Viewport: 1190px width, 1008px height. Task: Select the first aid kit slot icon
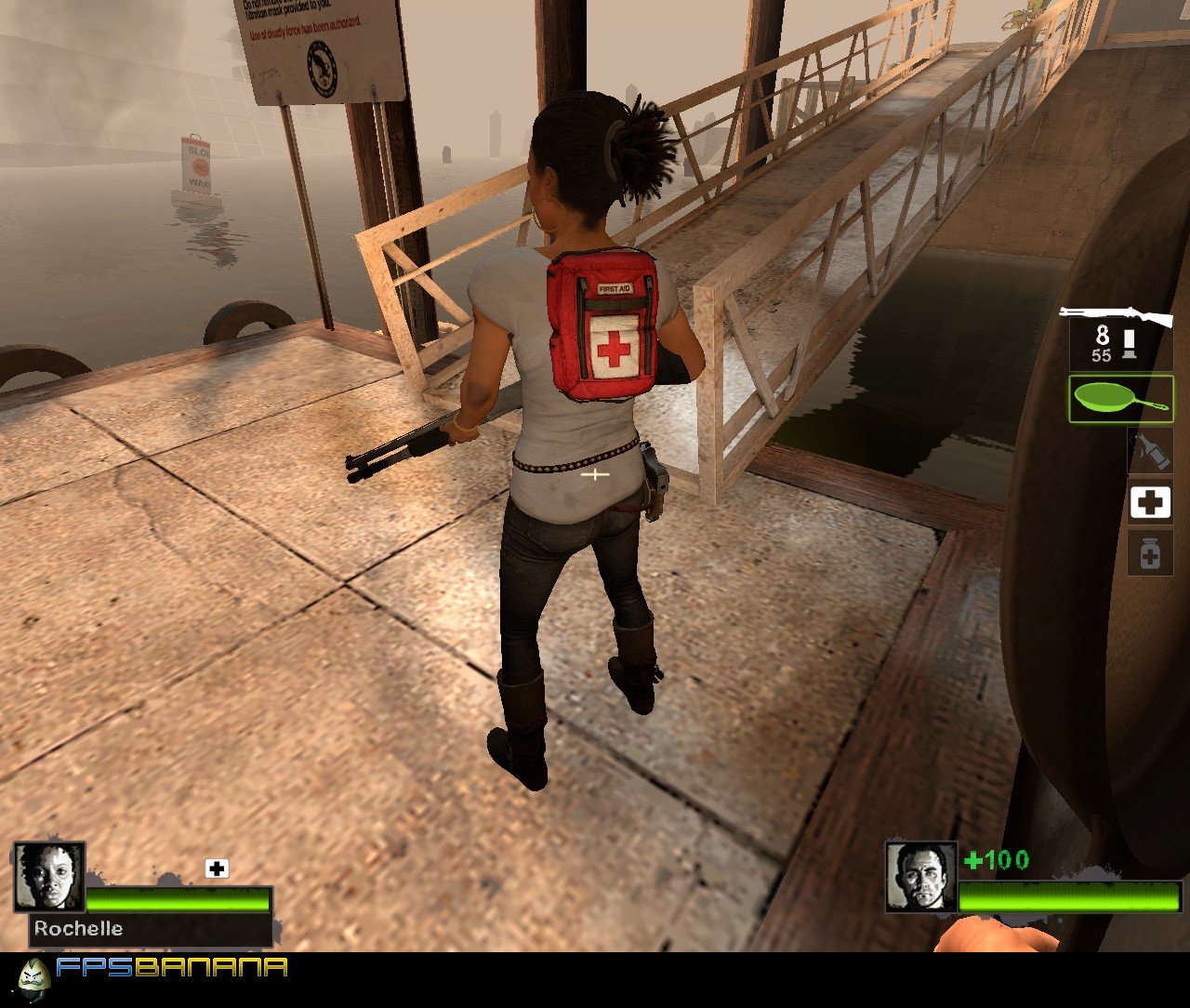point(1150,502)
